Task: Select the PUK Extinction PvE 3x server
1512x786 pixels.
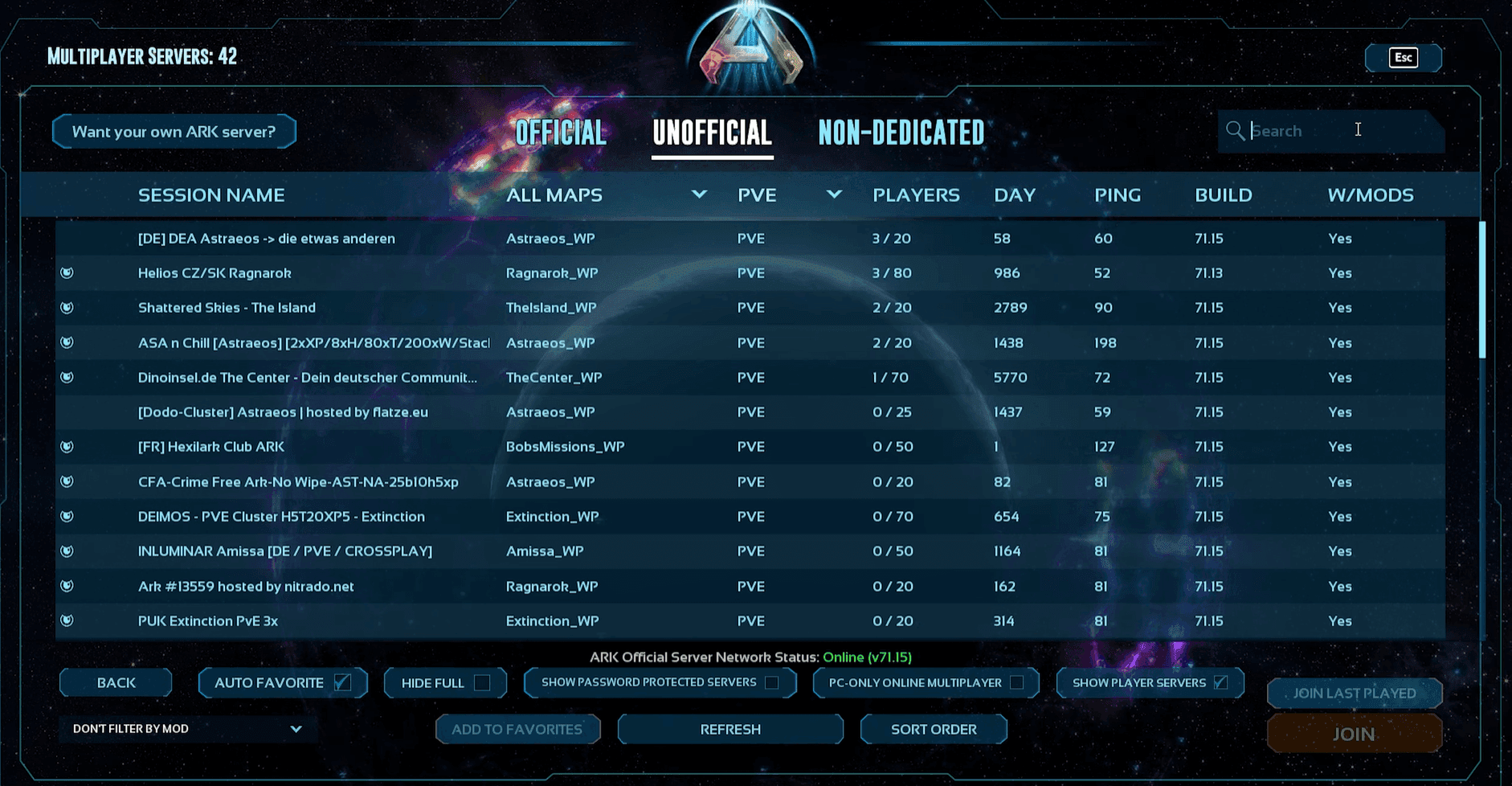Action: 208,621
